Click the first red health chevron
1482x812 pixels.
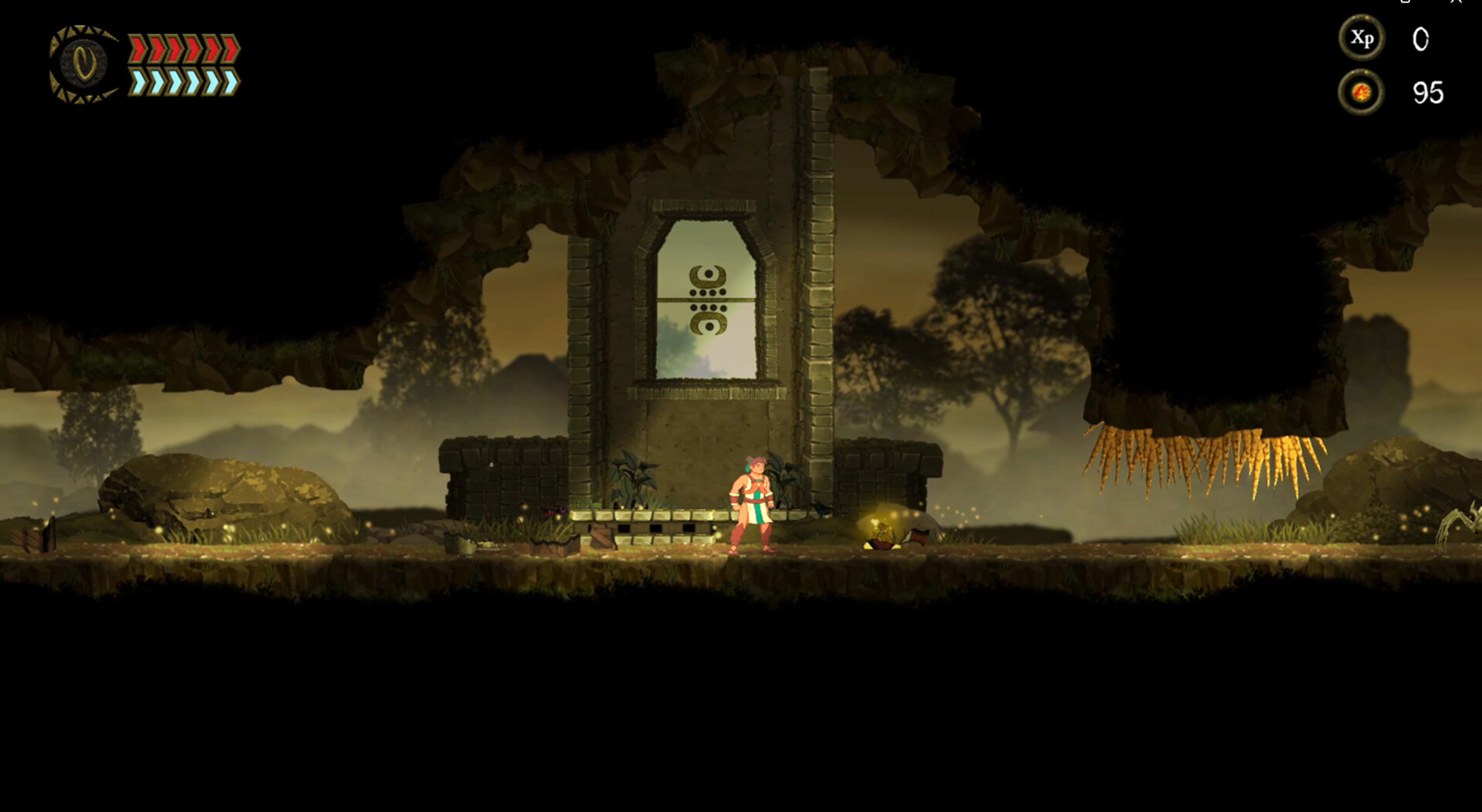coord(137,48)
